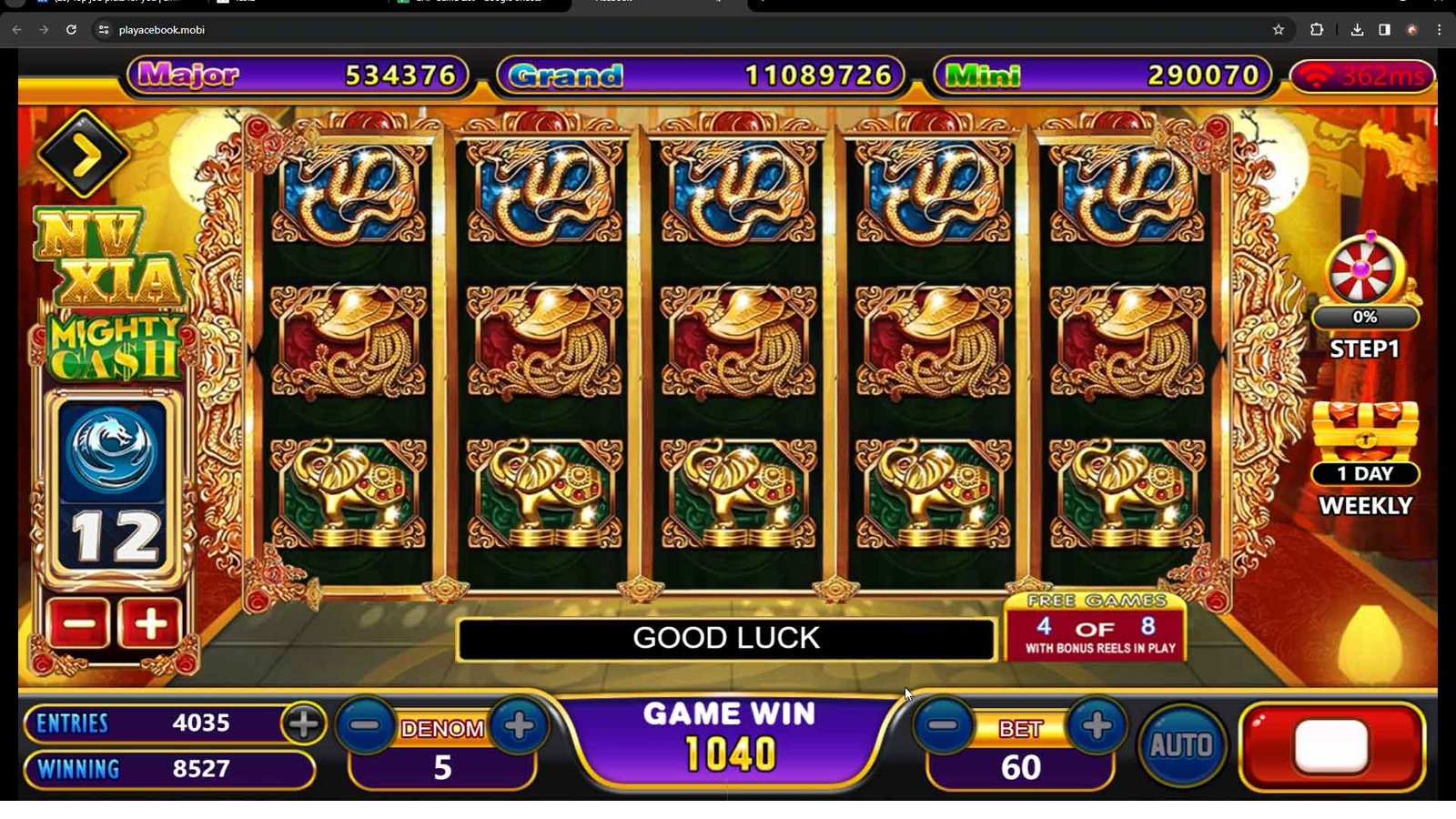Open the yellow arrow side menu
The image size is (1456, 819).
click(84, 156)
